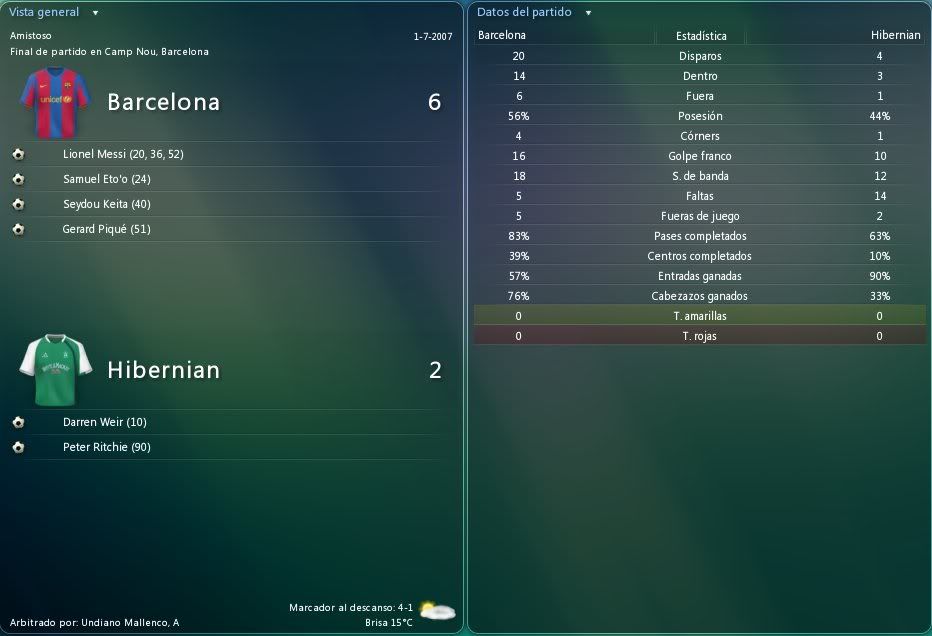Show Peter Ritchie's scorer entry
This screenshot has height=636, width=932.
pyautogui.click(x=106, y=447)
